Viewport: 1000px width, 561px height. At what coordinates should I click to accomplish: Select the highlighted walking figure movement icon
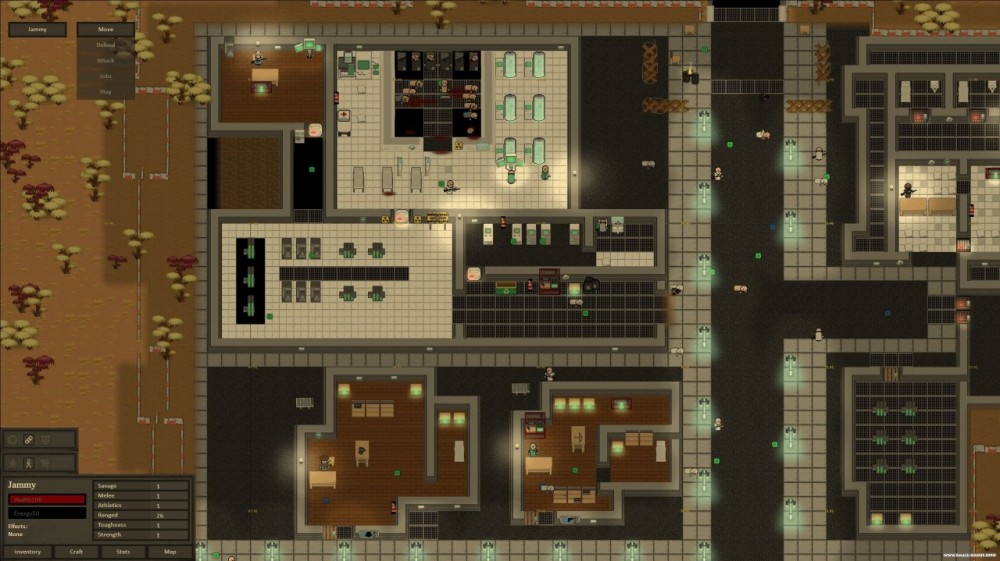coord(30,463)
